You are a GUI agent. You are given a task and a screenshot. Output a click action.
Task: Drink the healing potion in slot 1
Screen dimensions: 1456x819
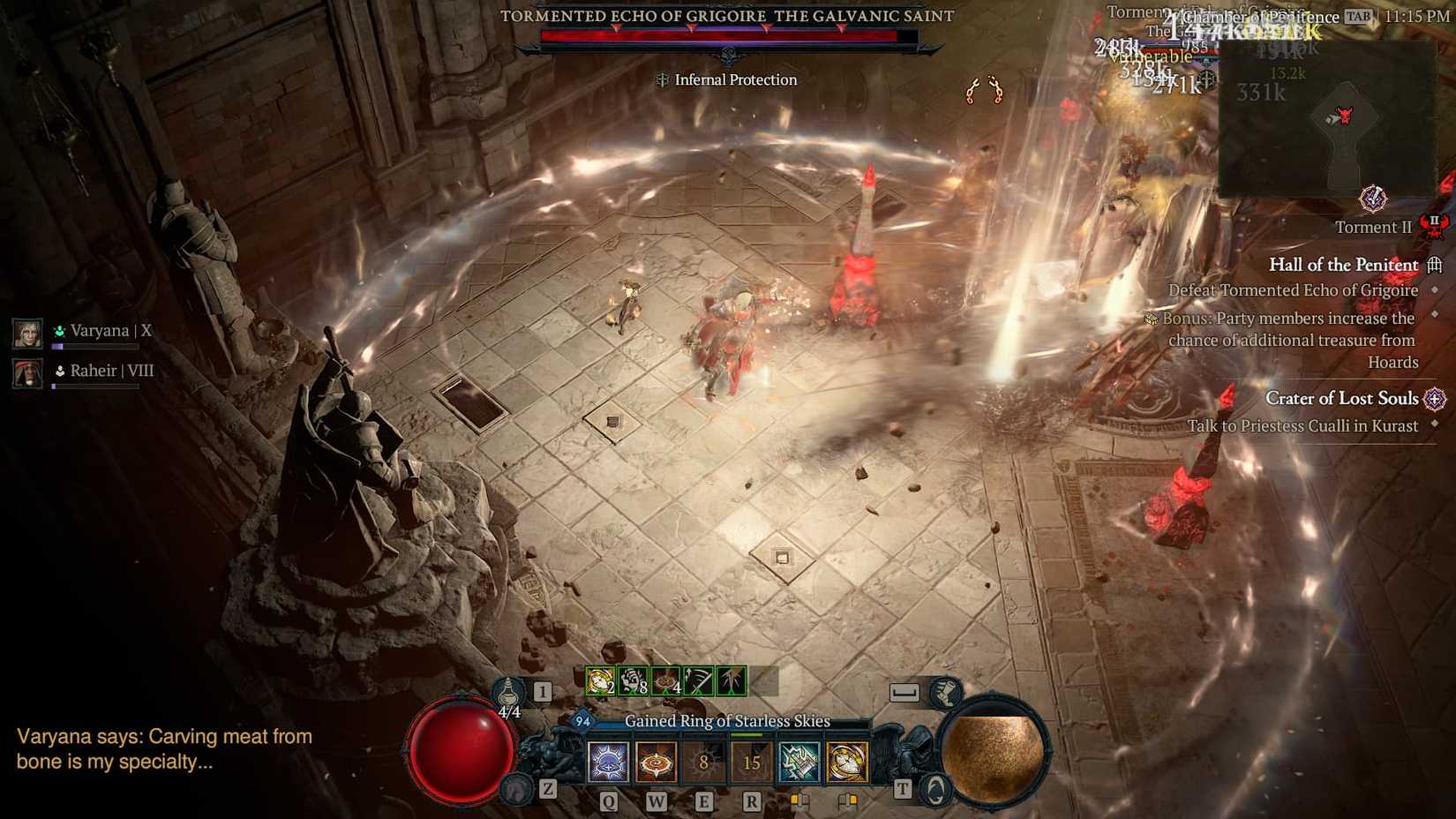[509, 693]
